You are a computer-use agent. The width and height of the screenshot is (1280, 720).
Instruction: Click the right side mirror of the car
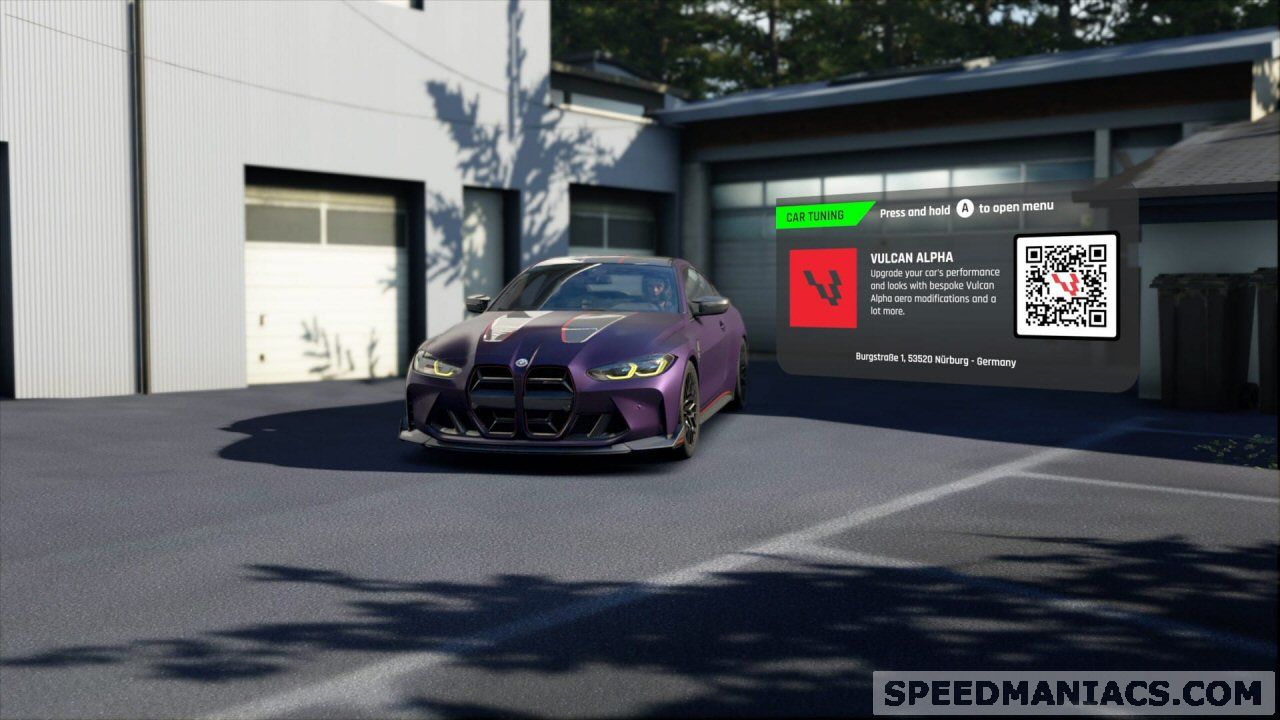click(x=707, y=302)
